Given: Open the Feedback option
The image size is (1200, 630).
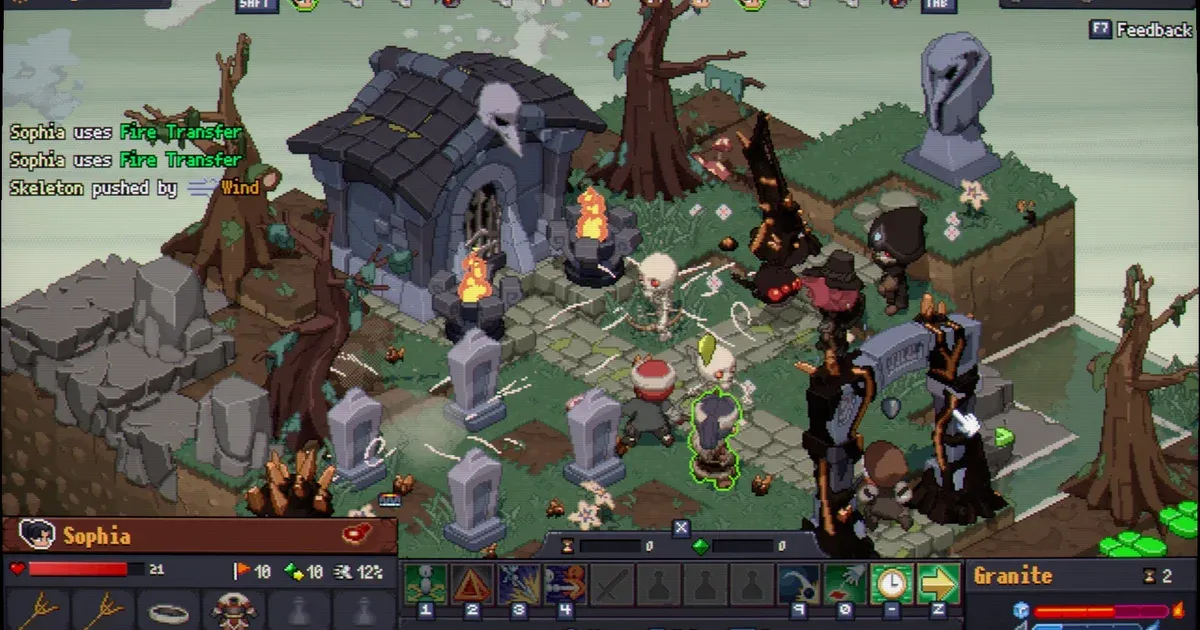Looking at the screenshot, I should coord(1140,29).
